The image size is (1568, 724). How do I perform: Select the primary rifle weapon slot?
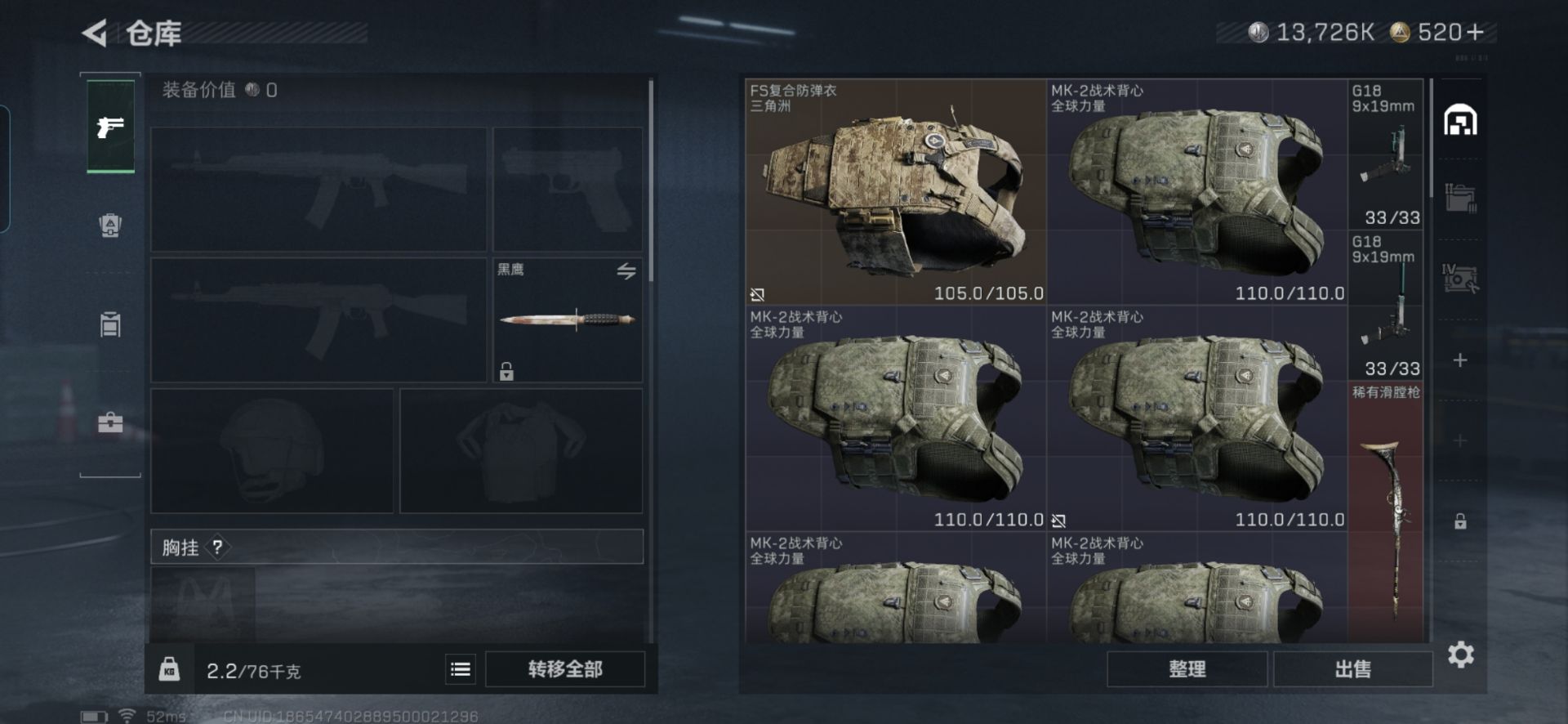coord(318,190)
